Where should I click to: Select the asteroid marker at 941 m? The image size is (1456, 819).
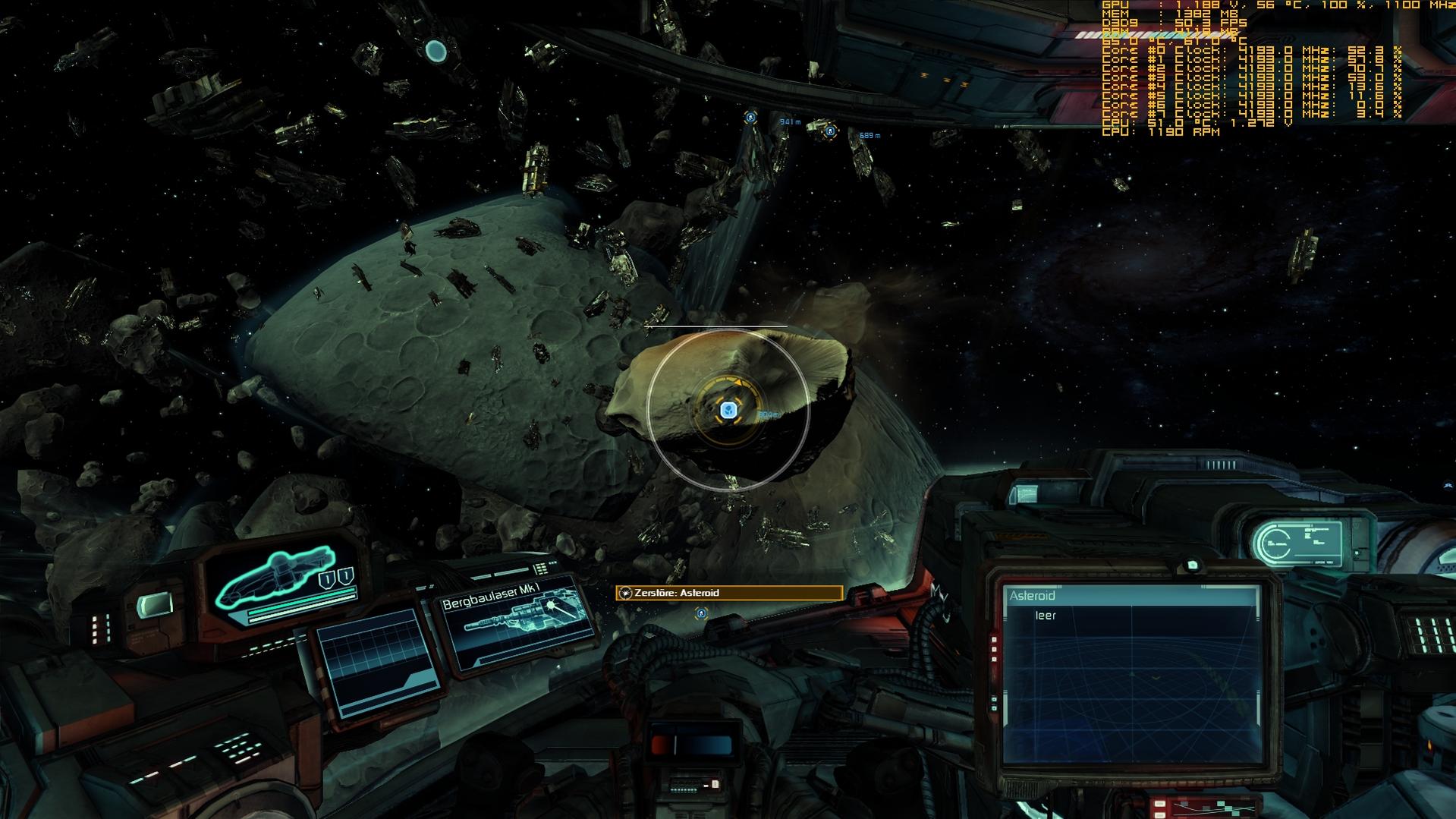[x=750, y=117]
